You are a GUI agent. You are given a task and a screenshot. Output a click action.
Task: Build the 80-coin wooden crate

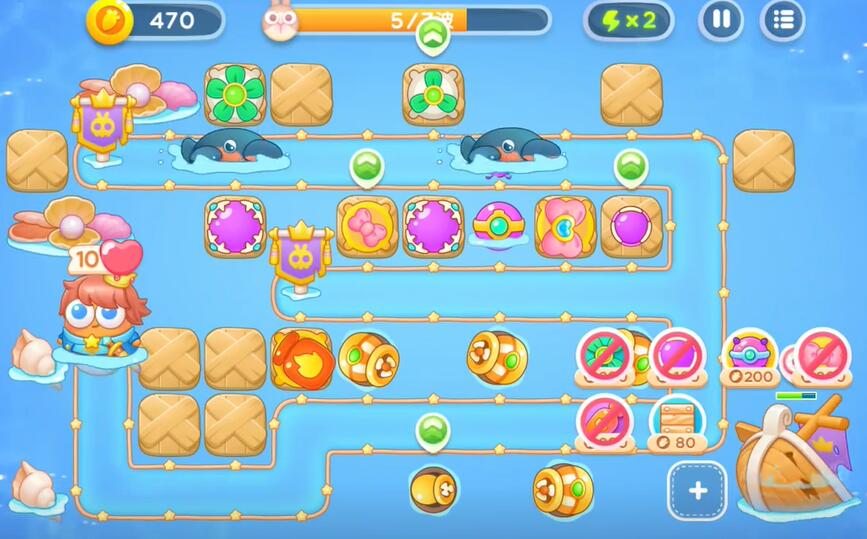click(677, 422)
